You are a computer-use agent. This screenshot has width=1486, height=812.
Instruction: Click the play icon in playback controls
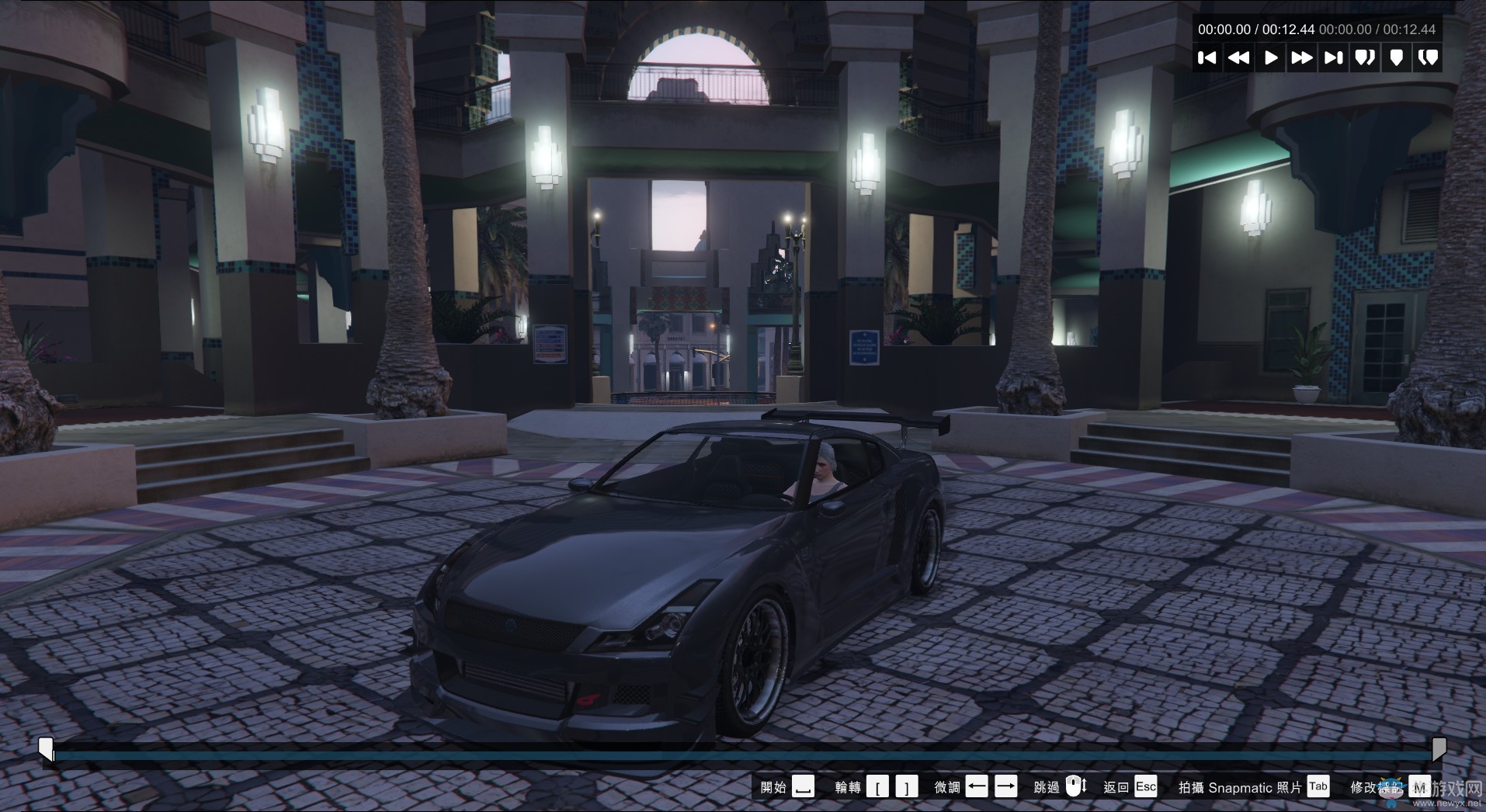point(1271,57)
